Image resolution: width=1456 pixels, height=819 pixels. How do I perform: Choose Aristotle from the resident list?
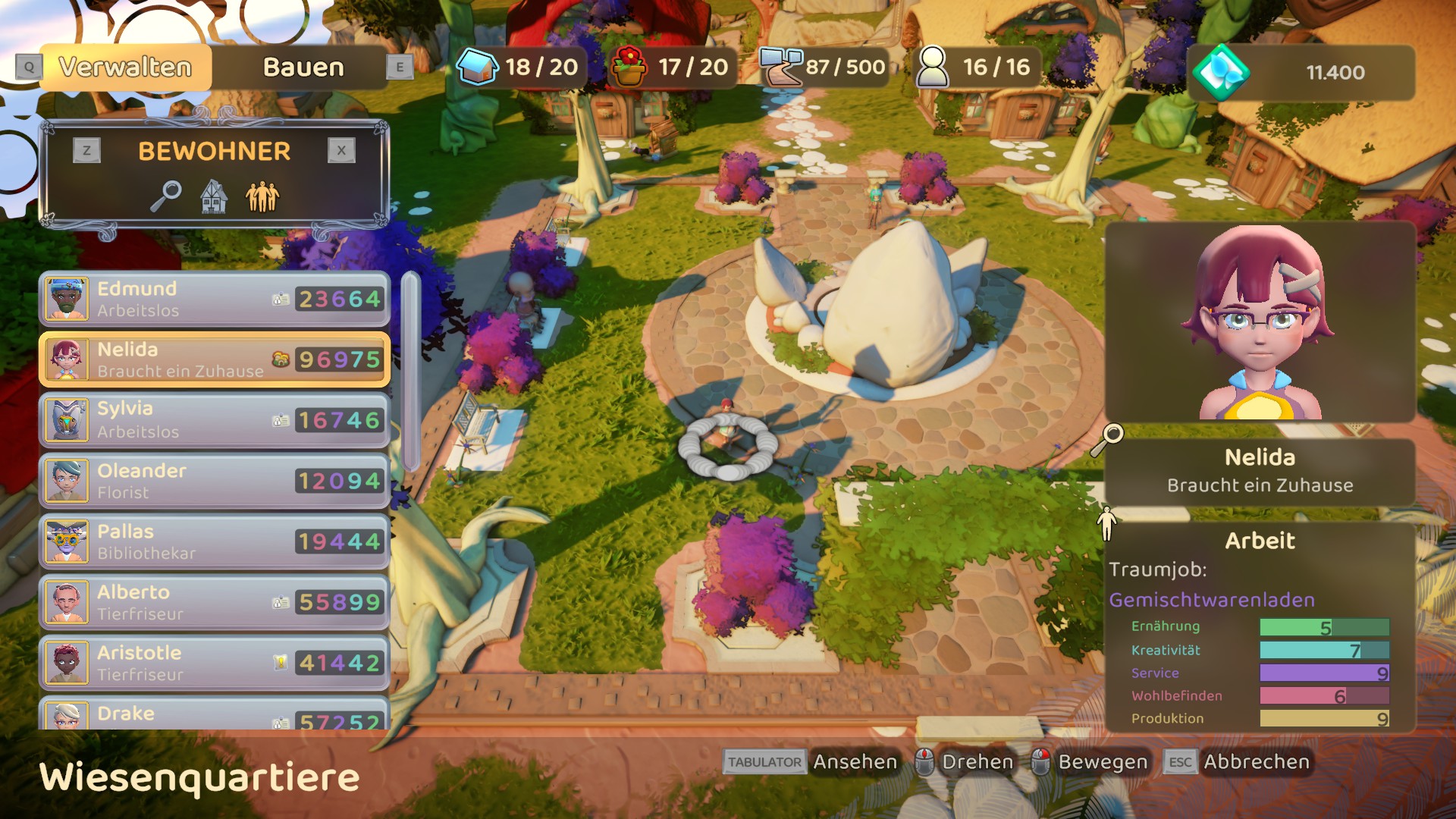point(214,663)
